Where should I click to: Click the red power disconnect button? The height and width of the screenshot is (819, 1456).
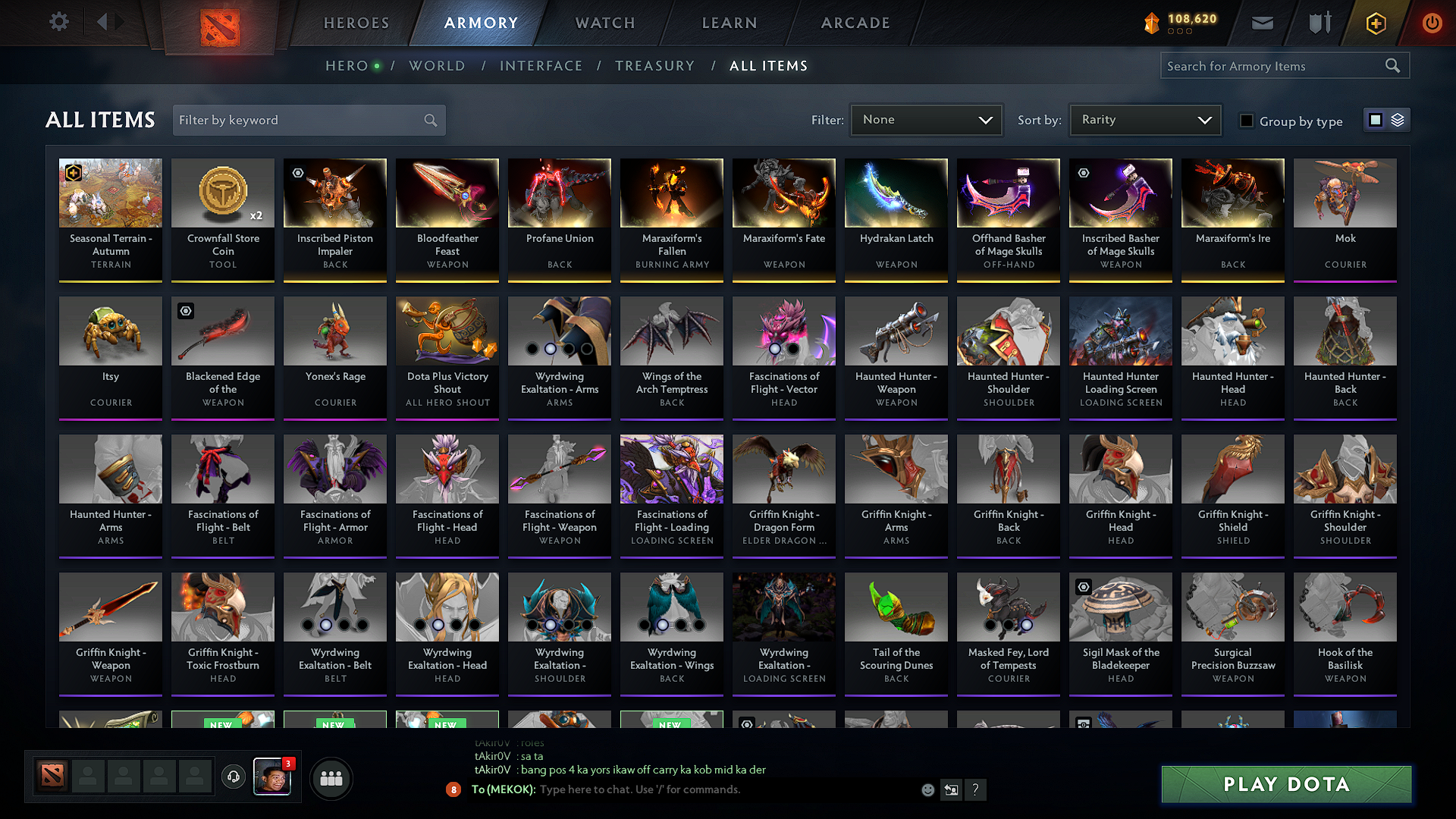coord(1432,23)
